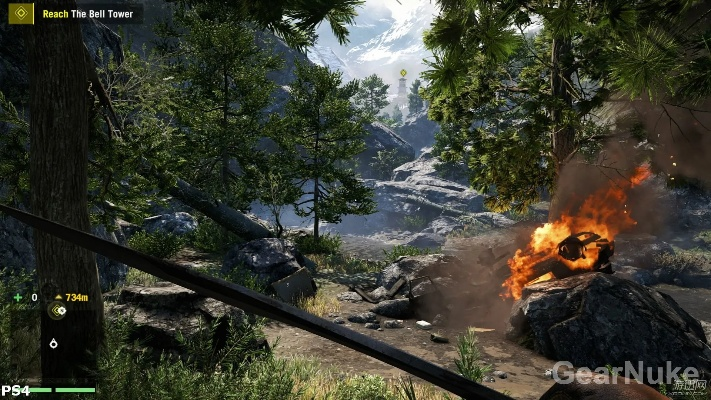Select the waypoint marker above the bell tower
The image size is (711, 400).
click(x=403, y=73)
